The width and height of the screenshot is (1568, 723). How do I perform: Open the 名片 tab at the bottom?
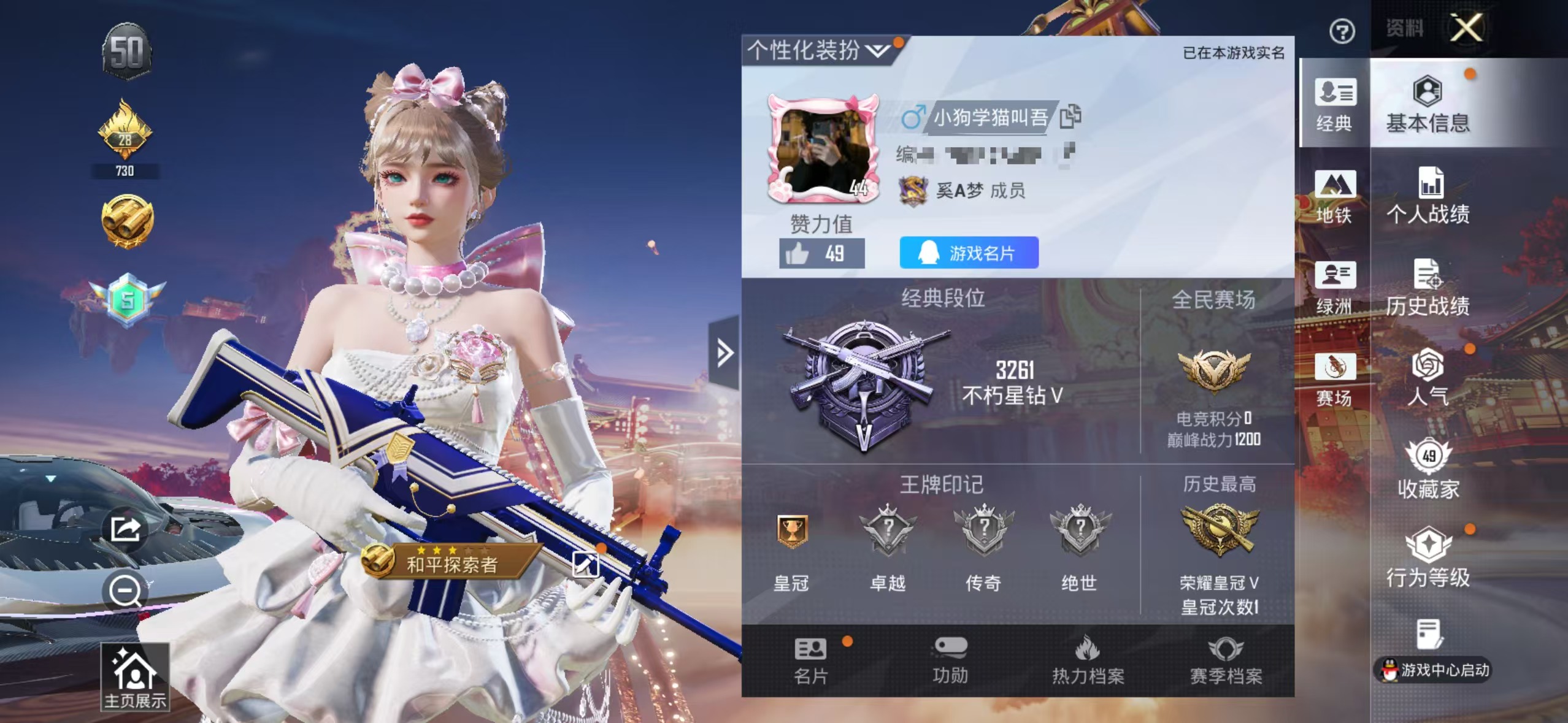(809, 659)
